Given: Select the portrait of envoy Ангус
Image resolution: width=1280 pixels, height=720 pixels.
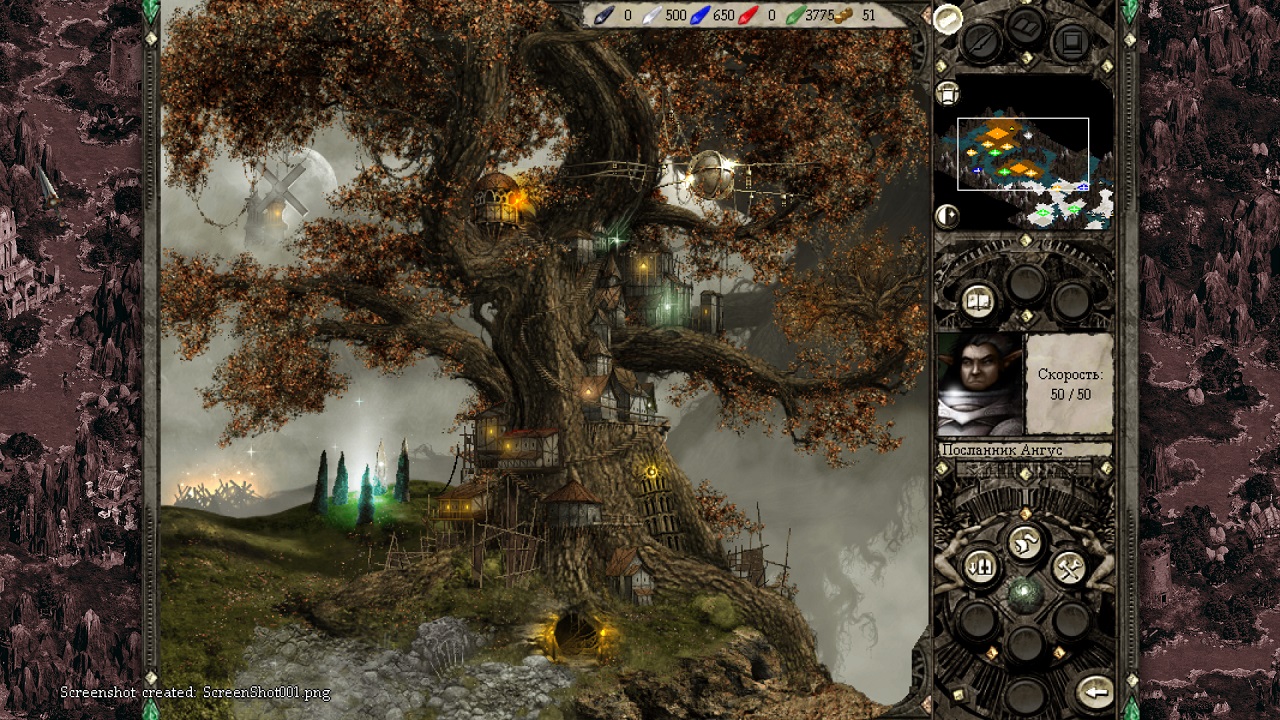Looking at the screenshot, I should 979,384.
